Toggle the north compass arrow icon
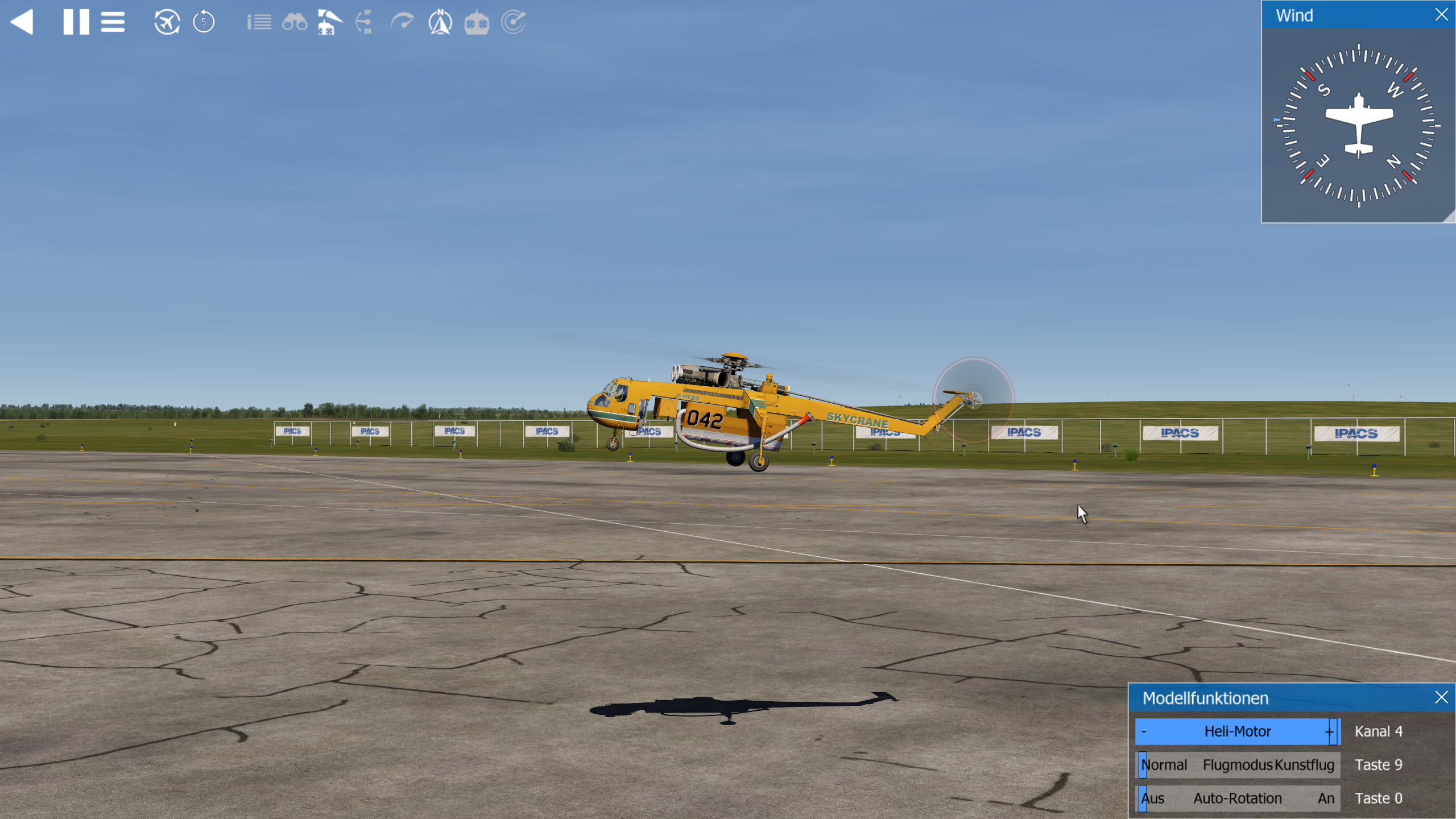 point(440,22)
